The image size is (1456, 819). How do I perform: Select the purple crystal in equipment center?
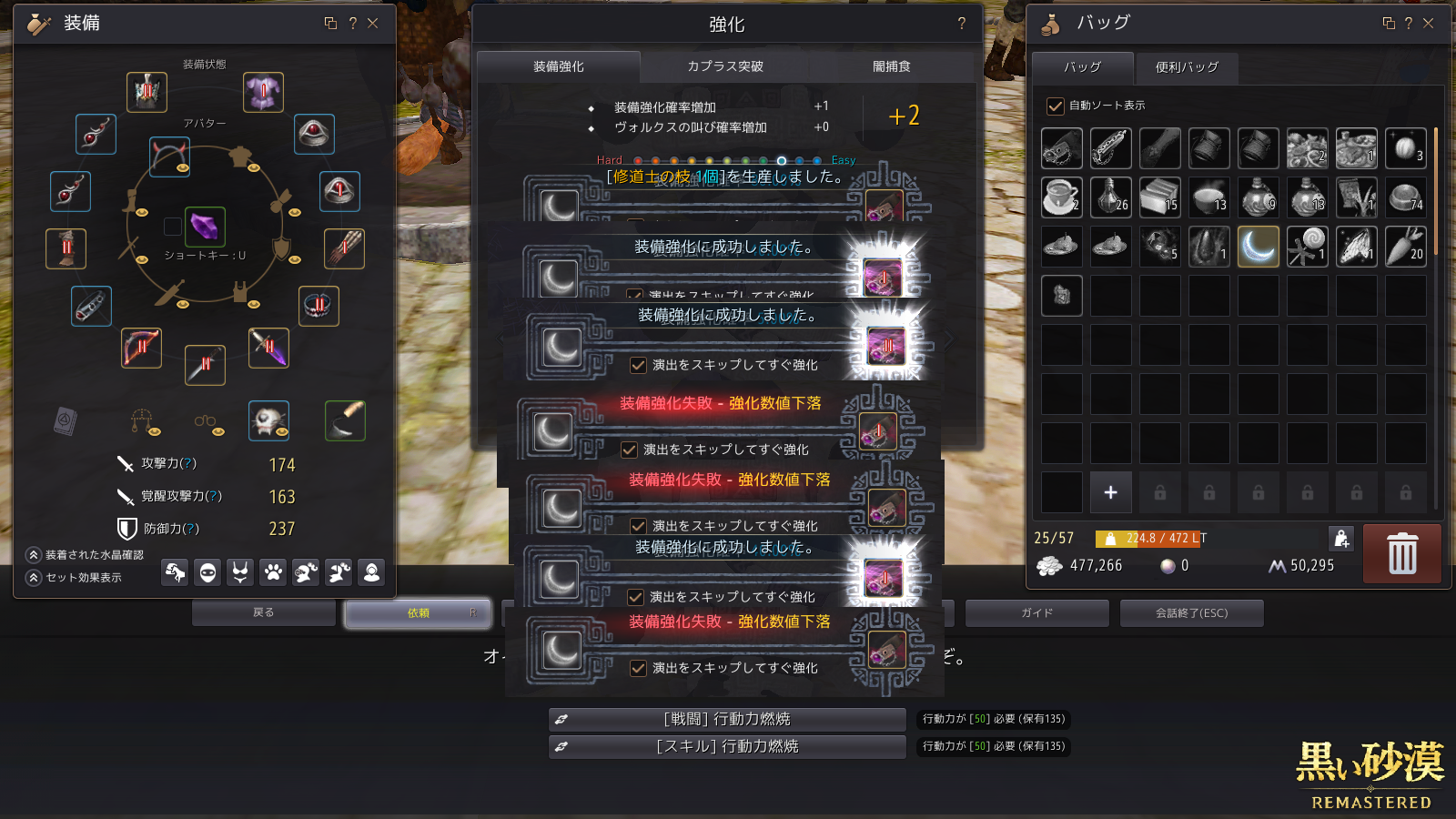click(x=205, y=226)
